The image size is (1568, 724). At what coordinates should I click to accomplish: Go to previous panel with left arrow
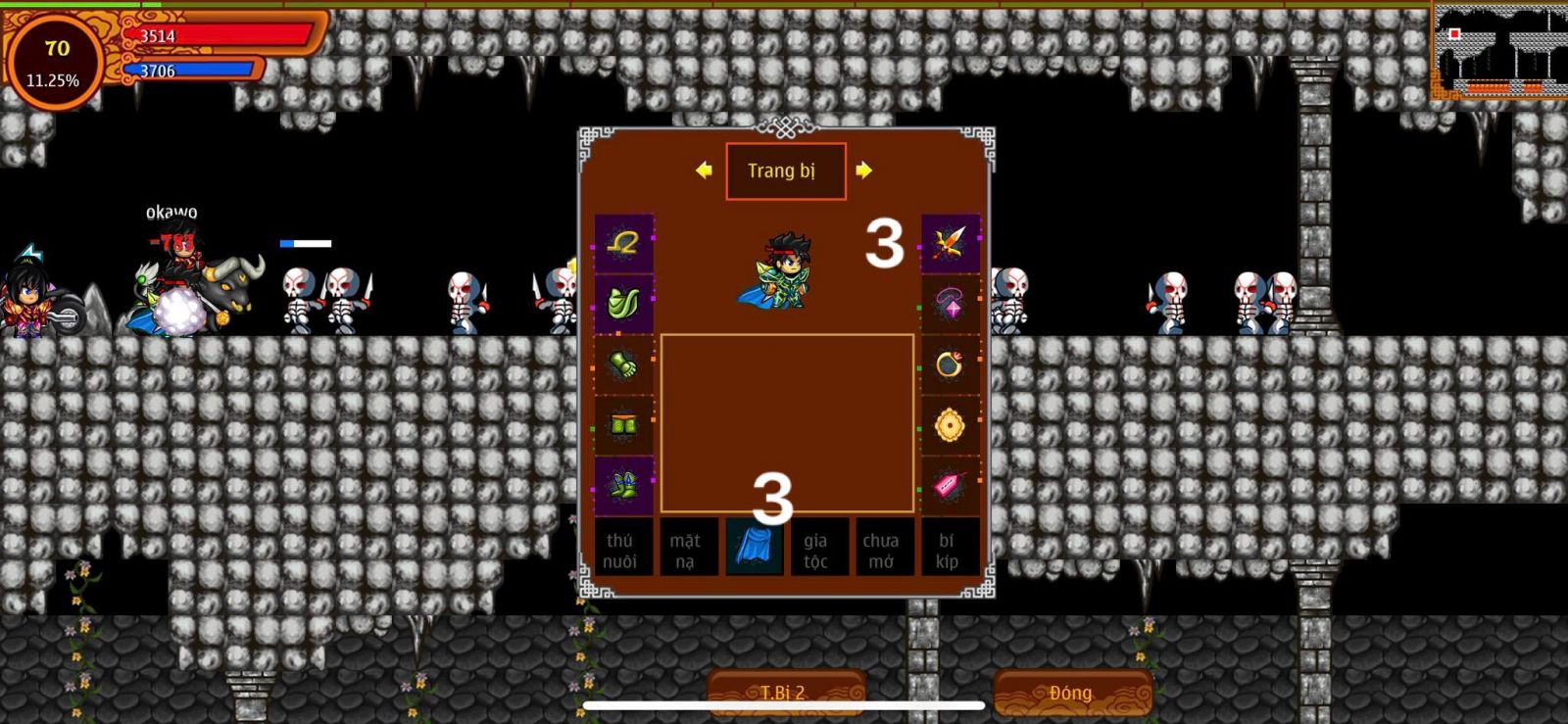tap(704, 170)
